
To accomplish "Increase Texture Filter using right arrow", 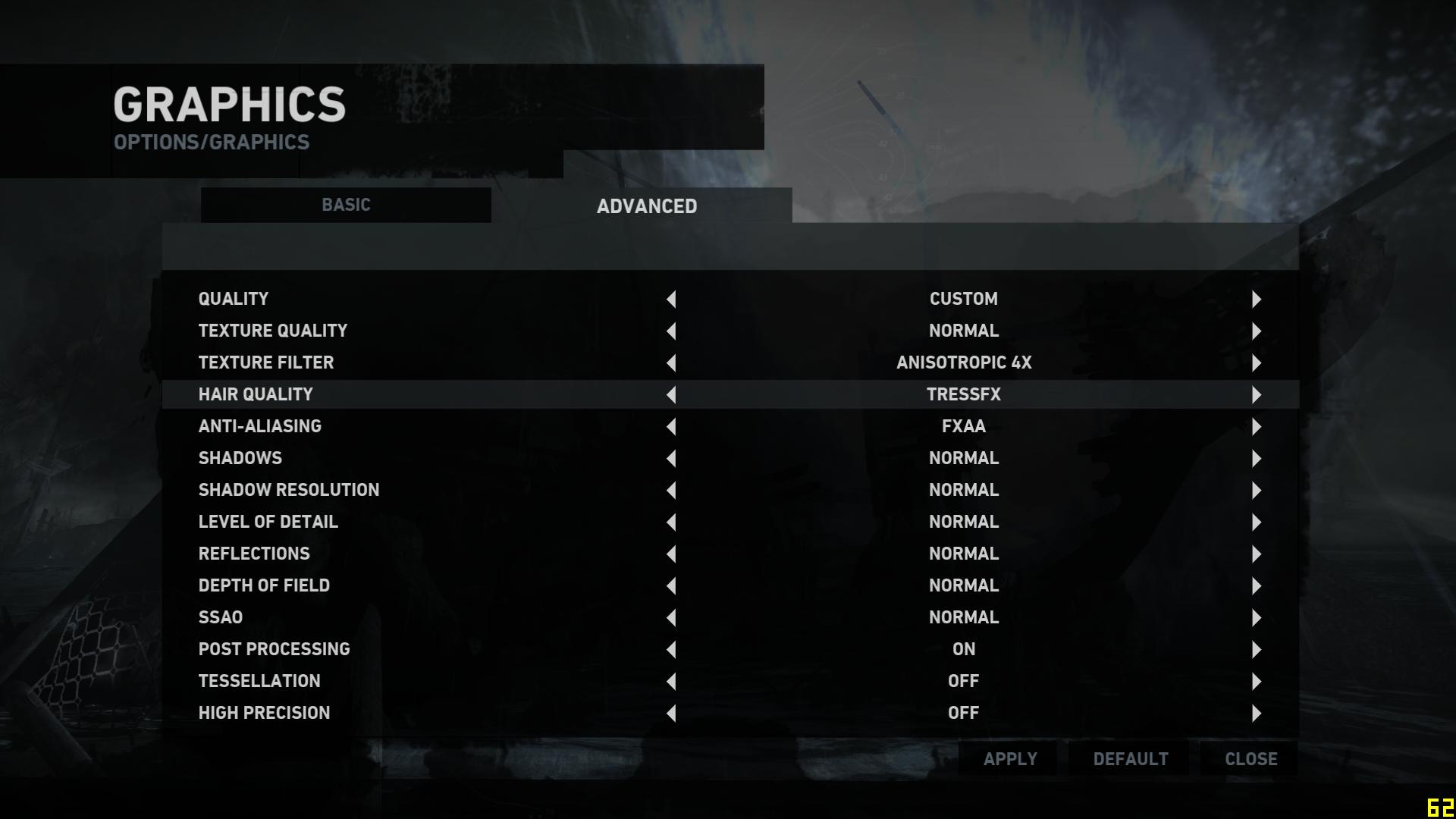I will [1257, 363].
